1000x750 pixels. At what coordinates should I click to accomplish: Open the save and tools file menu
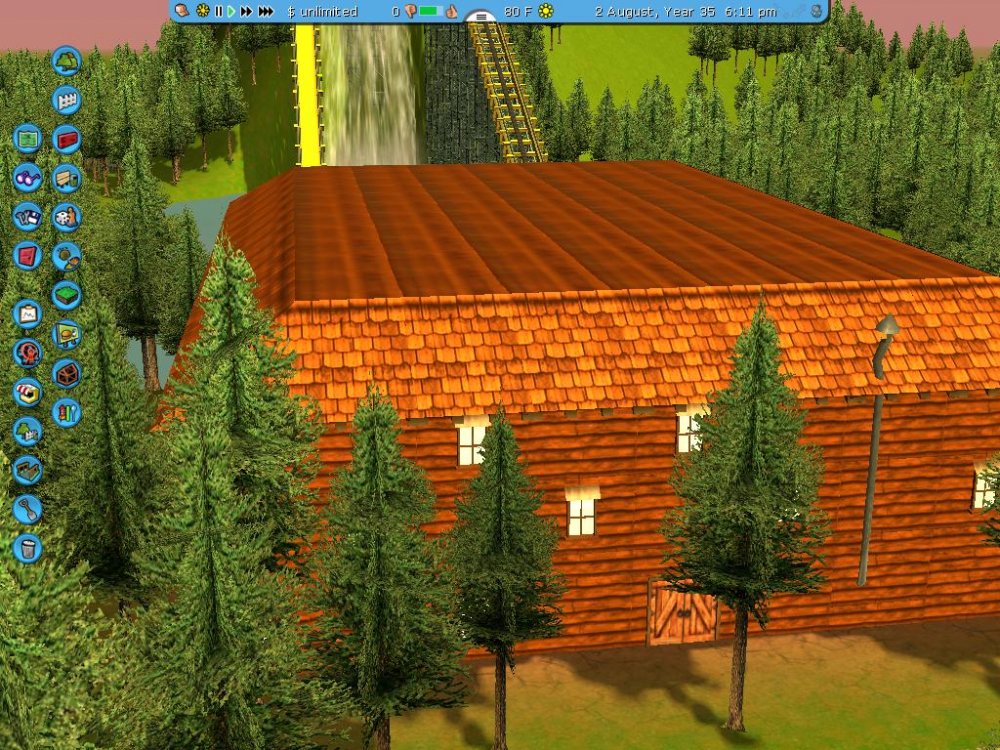(27, 216)
